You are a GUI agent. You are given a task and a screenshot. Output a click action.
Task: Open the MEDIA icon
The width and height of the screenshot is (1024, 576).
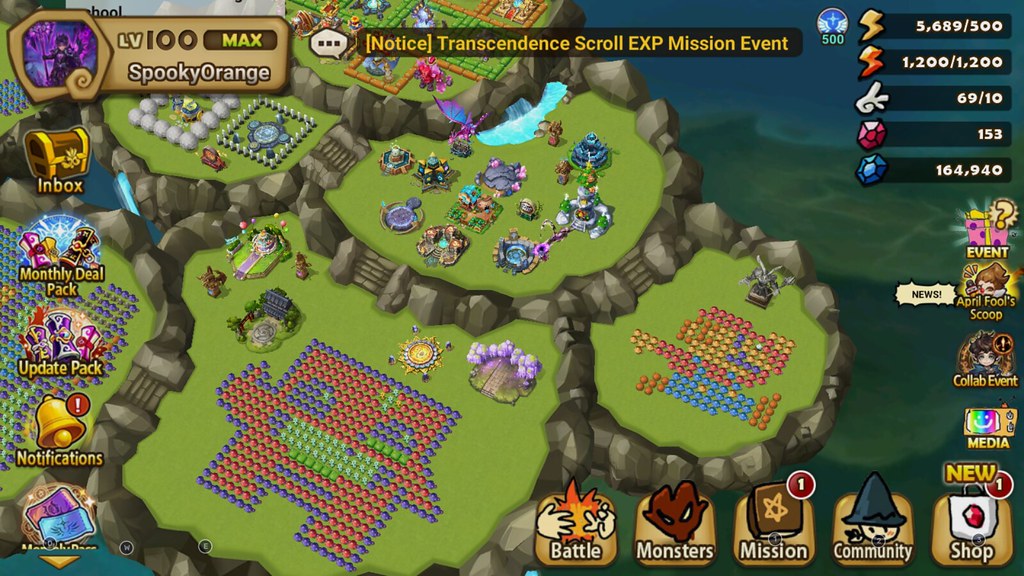tap(988, 427)
